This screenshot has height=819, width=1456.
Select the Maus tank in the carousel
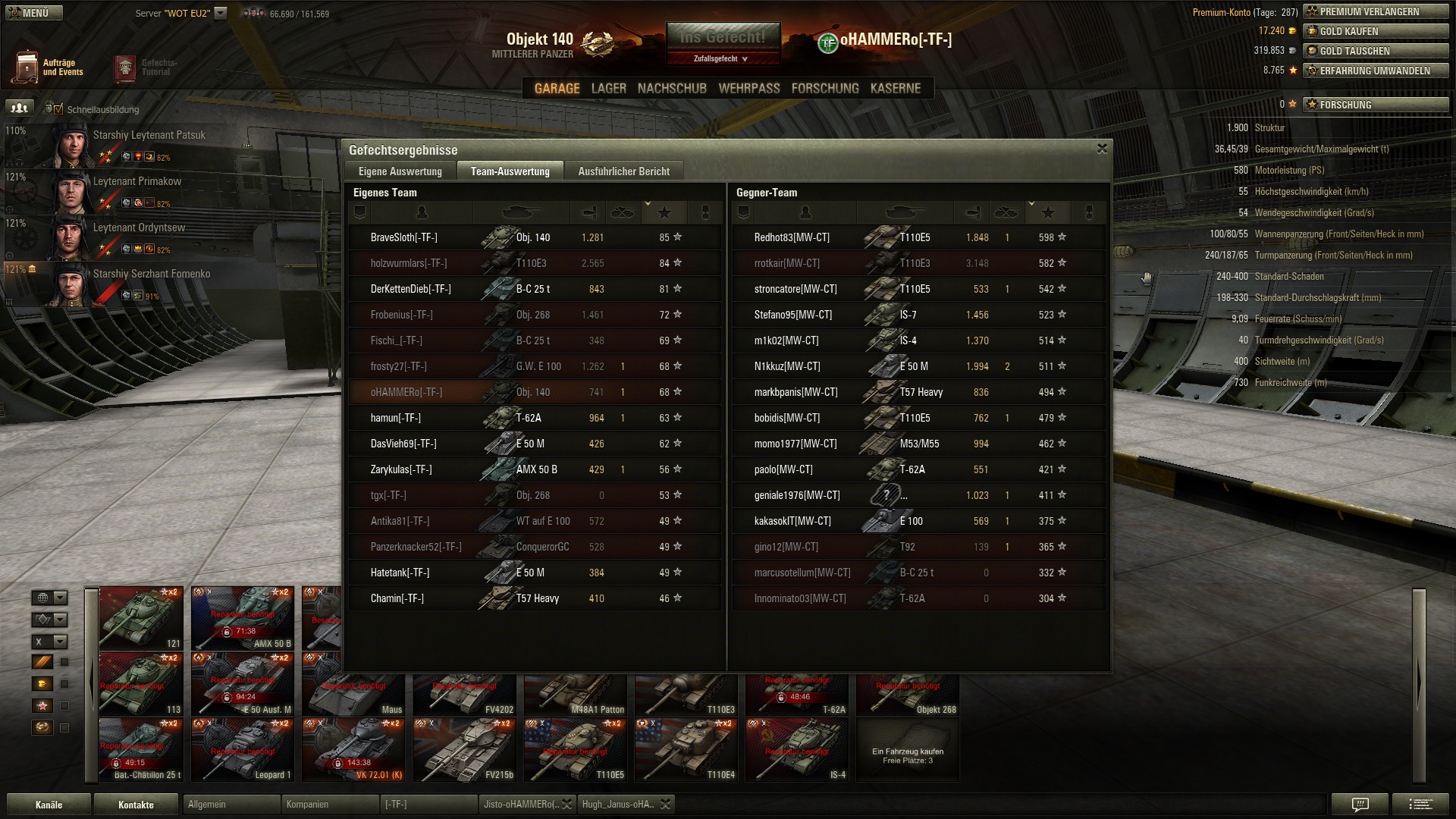pyautogui.click(x=353, y=686)
